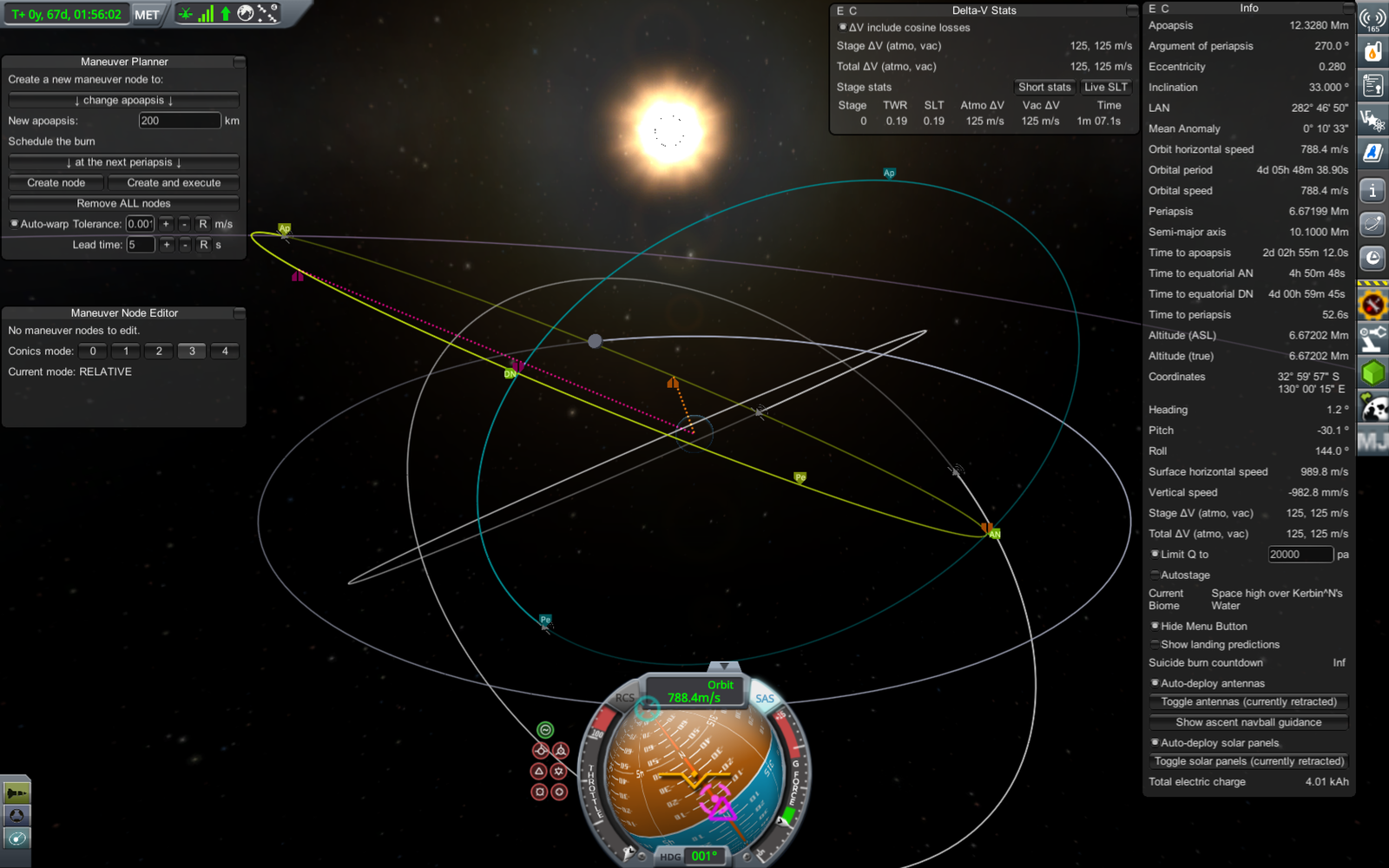This screenshot has height=868, width=1389.
Task: Click the SAS toggle on the navball
Action: pos(765,699)
